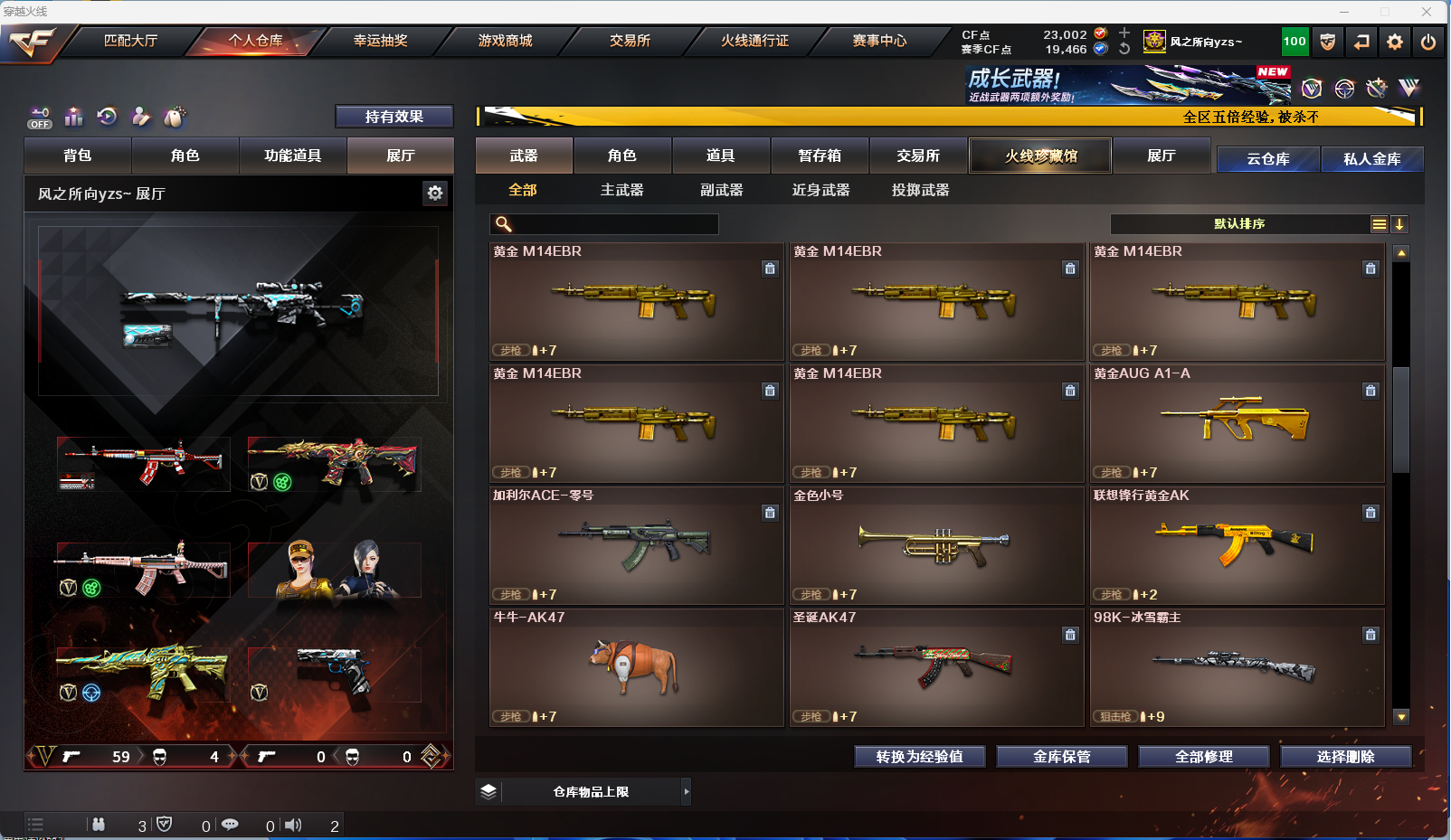This screenshot has height=840, width=1451.
Task: Click the 全部修理 repair all button
Action: (1203, 757)
